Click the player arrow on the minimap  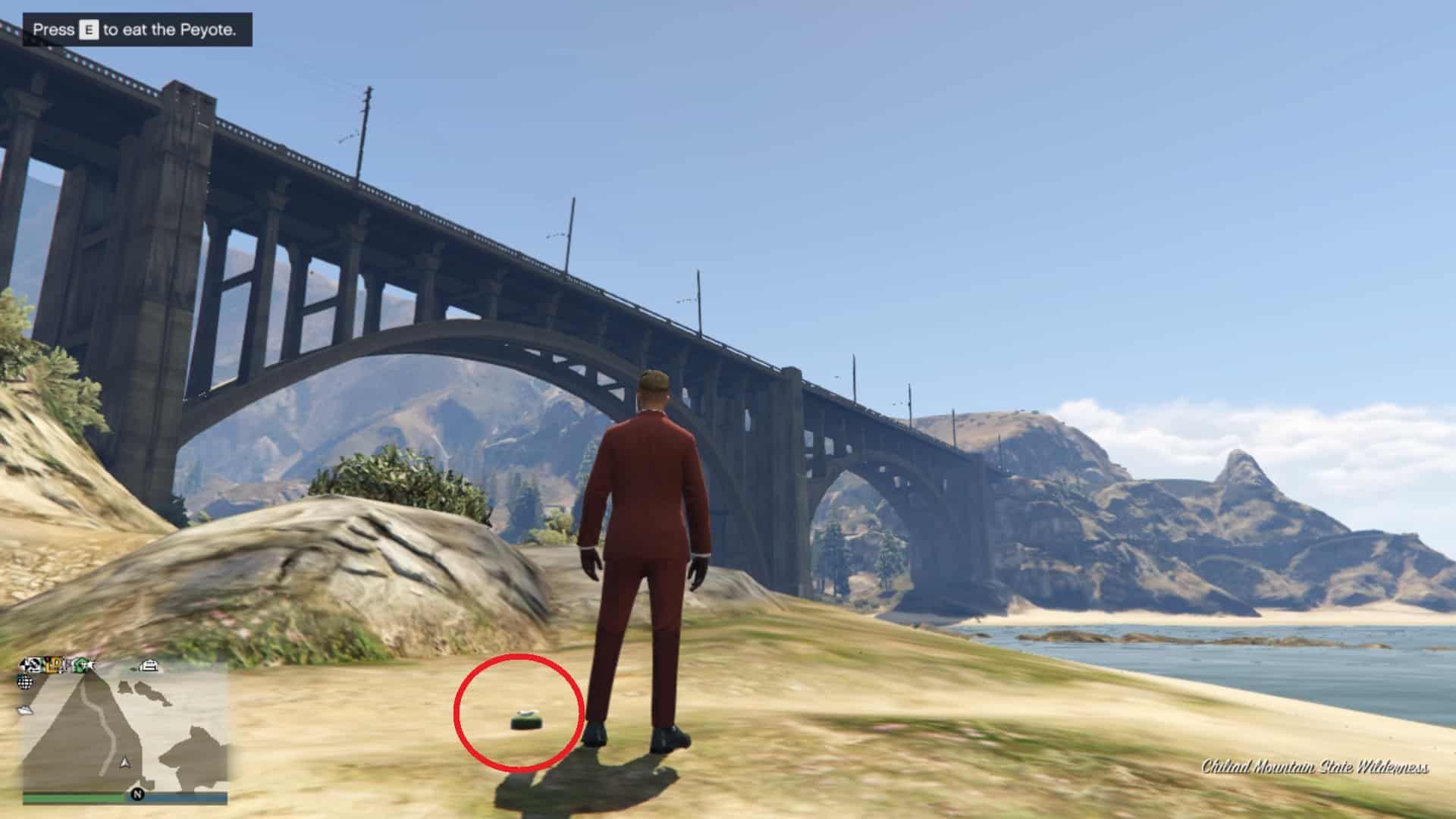(x=125, y=761)
